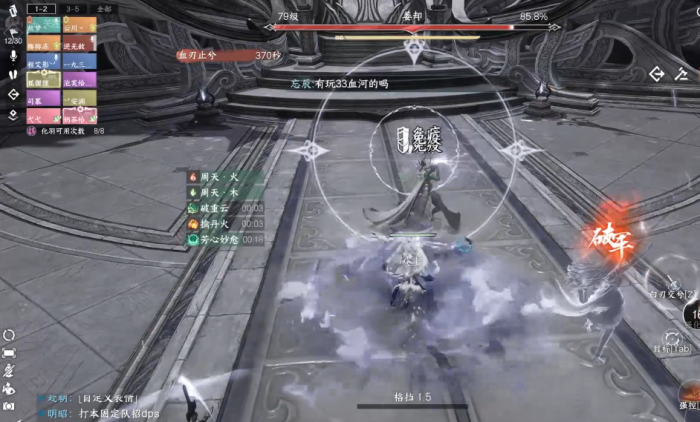This screenshot has width=700, height=422.
Task: Click the 周天·火 buff entry
Action: (217, 177)
